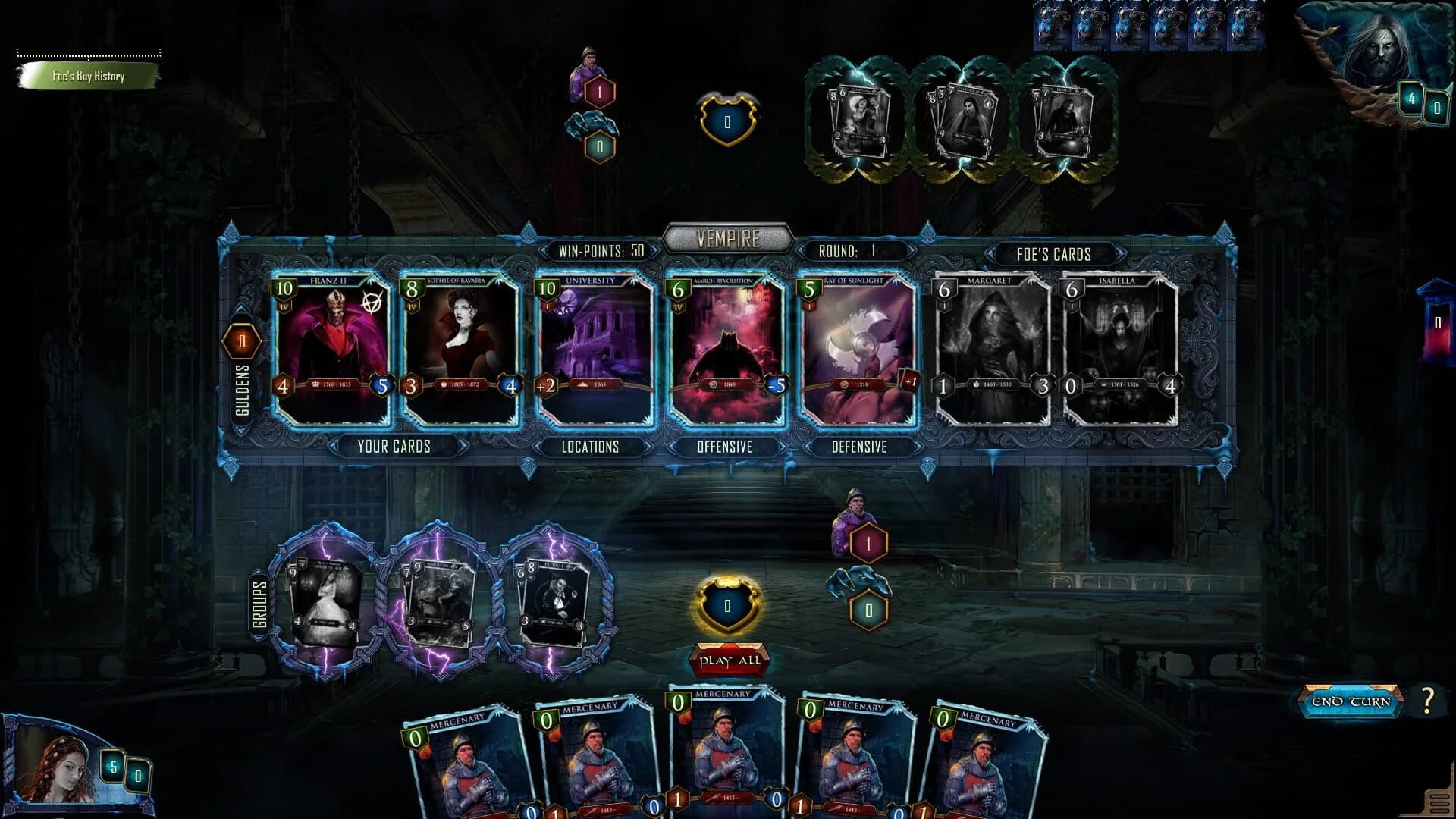Open Foe's Buy History
This screenshot has height=819, width=1456.
coord(87,77)
